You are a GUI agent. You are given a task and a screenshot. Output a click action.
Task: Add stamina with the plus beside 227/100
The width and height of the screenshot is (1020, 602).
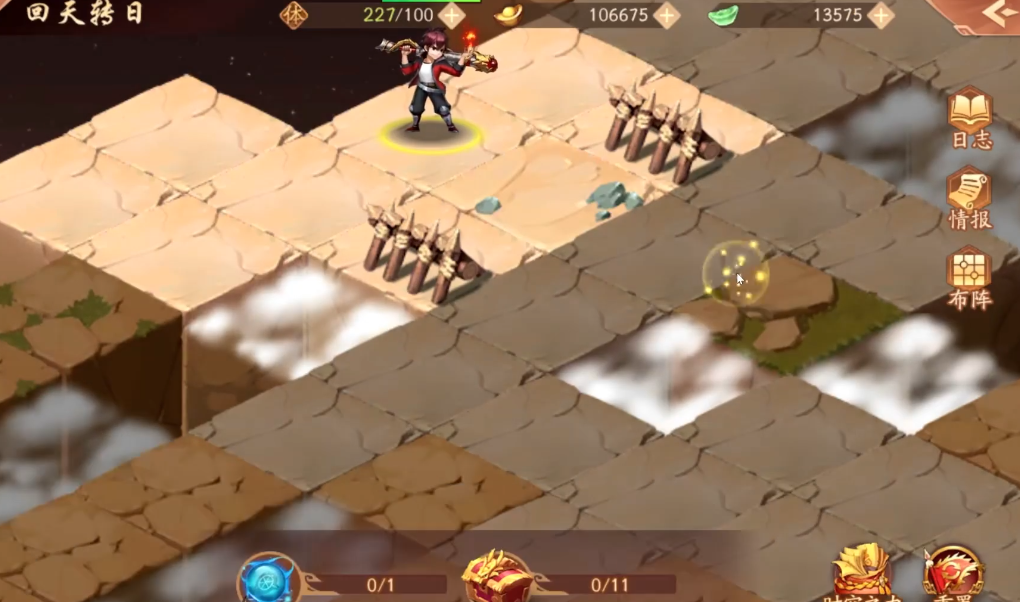452,15
